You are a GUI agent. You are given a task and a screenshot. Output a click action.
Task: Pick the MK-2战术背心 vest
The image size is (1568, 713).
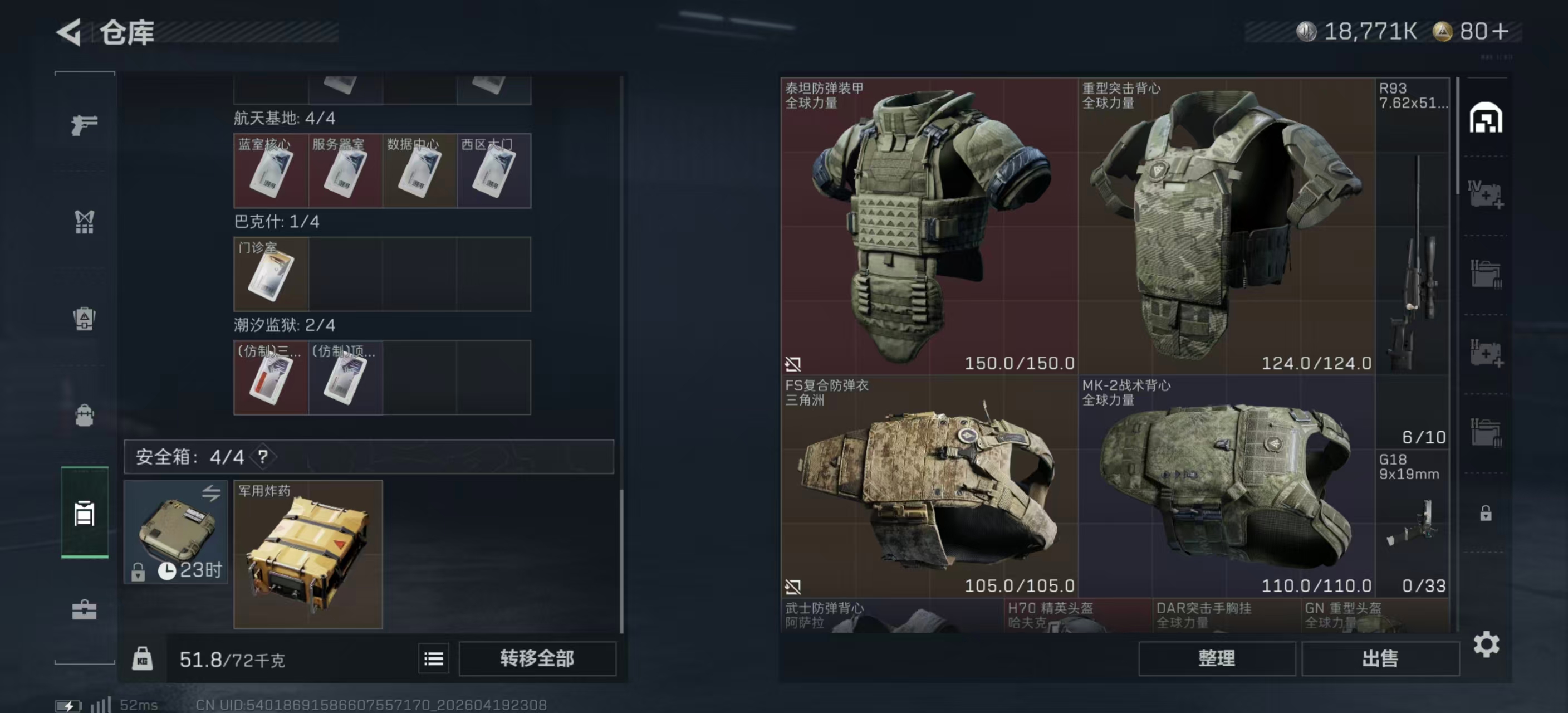1226,486
